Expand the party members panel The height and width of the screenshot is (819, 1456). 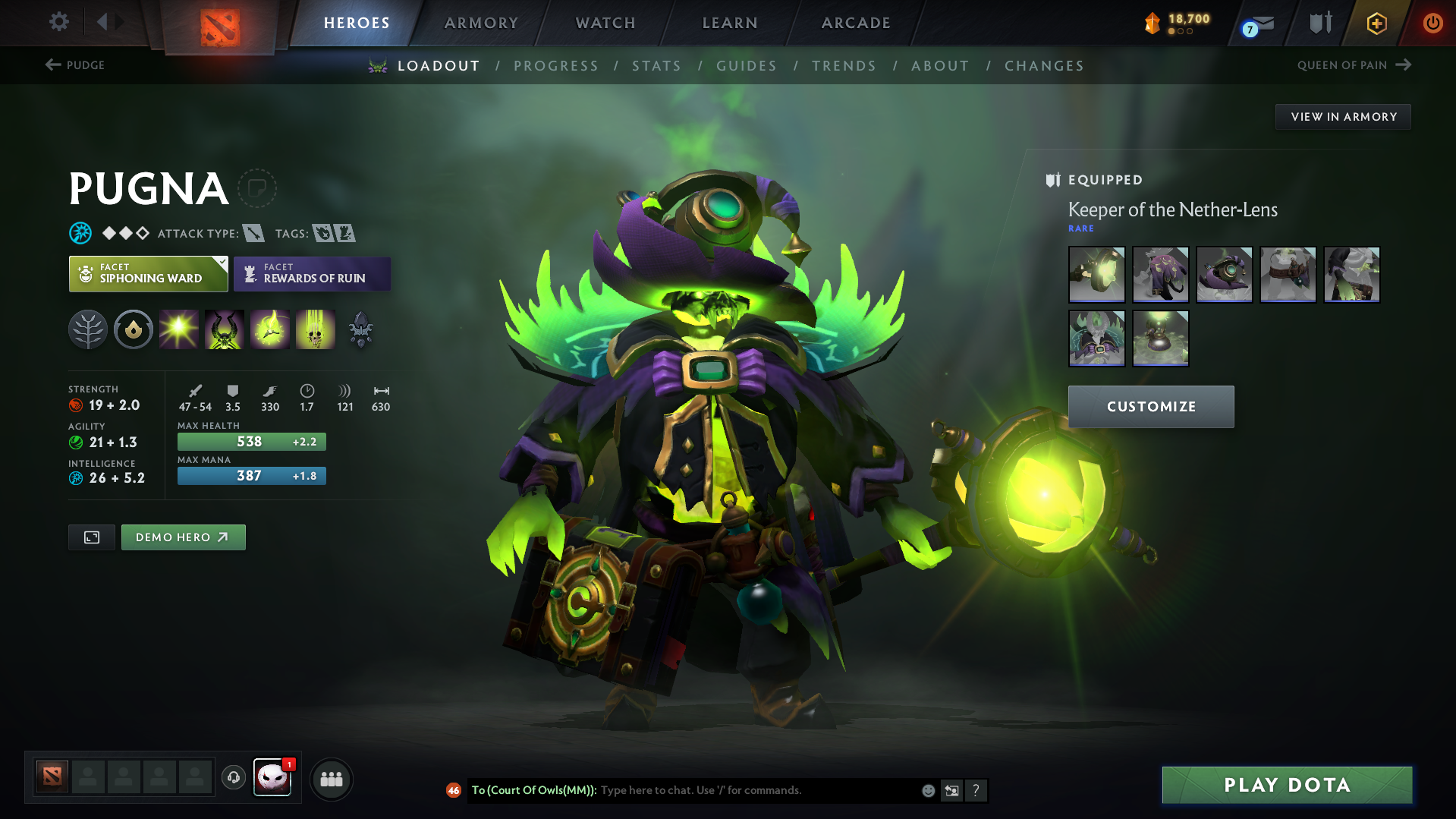pyautogui.click(x=331, y=779)
